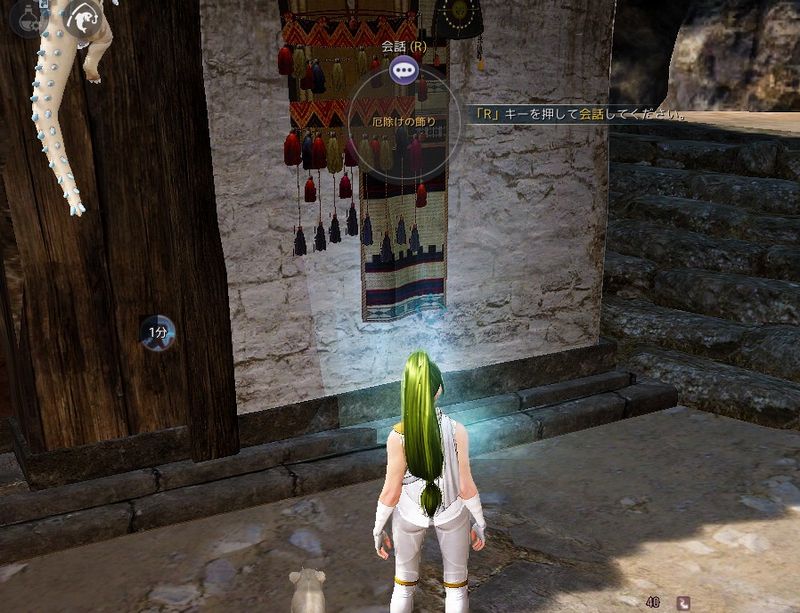Click the speech bubble conversation icon
This screenshot has height=613, width=800.
click(403, 69)
